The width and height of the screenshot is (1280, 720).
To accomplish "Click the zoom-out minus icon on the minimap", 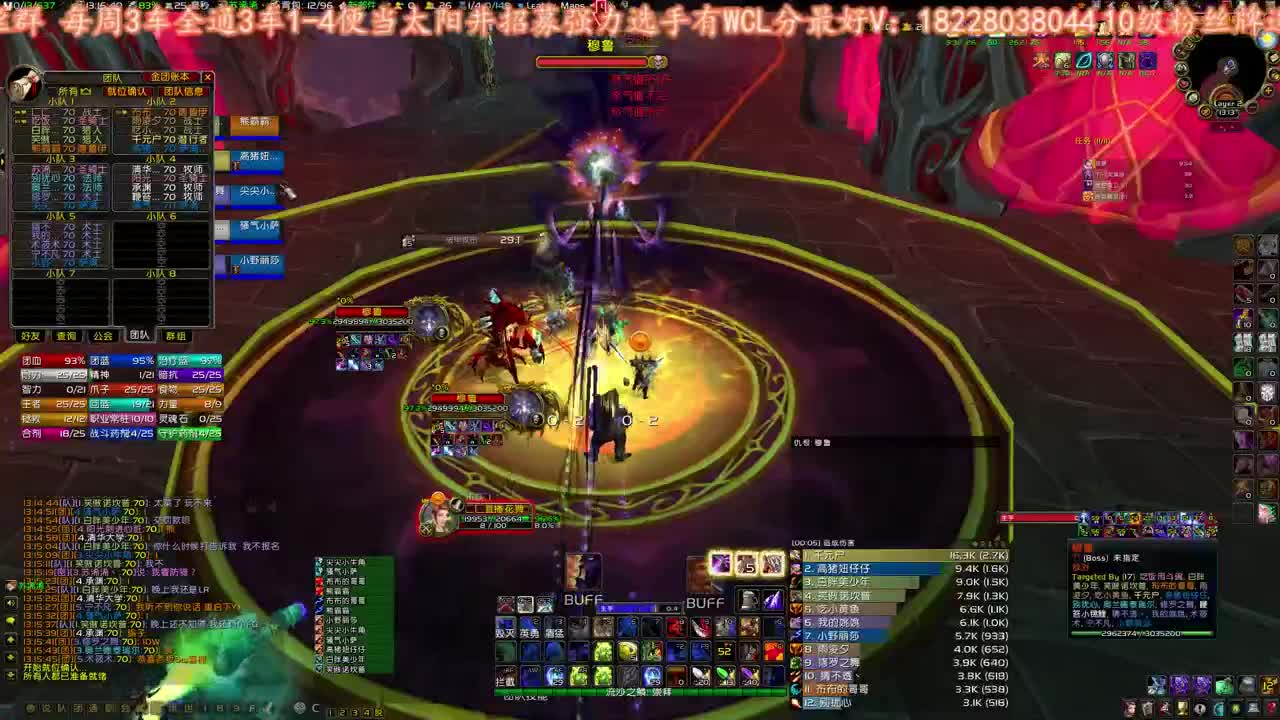I will point(1252,107).
